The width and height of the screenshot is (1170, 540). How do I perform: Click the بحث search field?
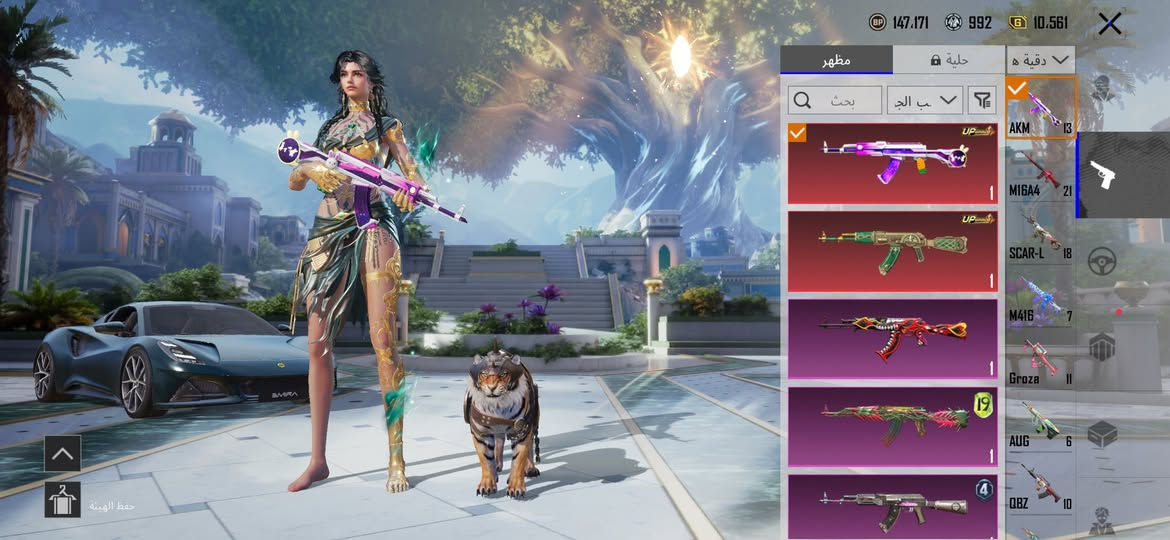pyautogui.click(x=835, y=100)
